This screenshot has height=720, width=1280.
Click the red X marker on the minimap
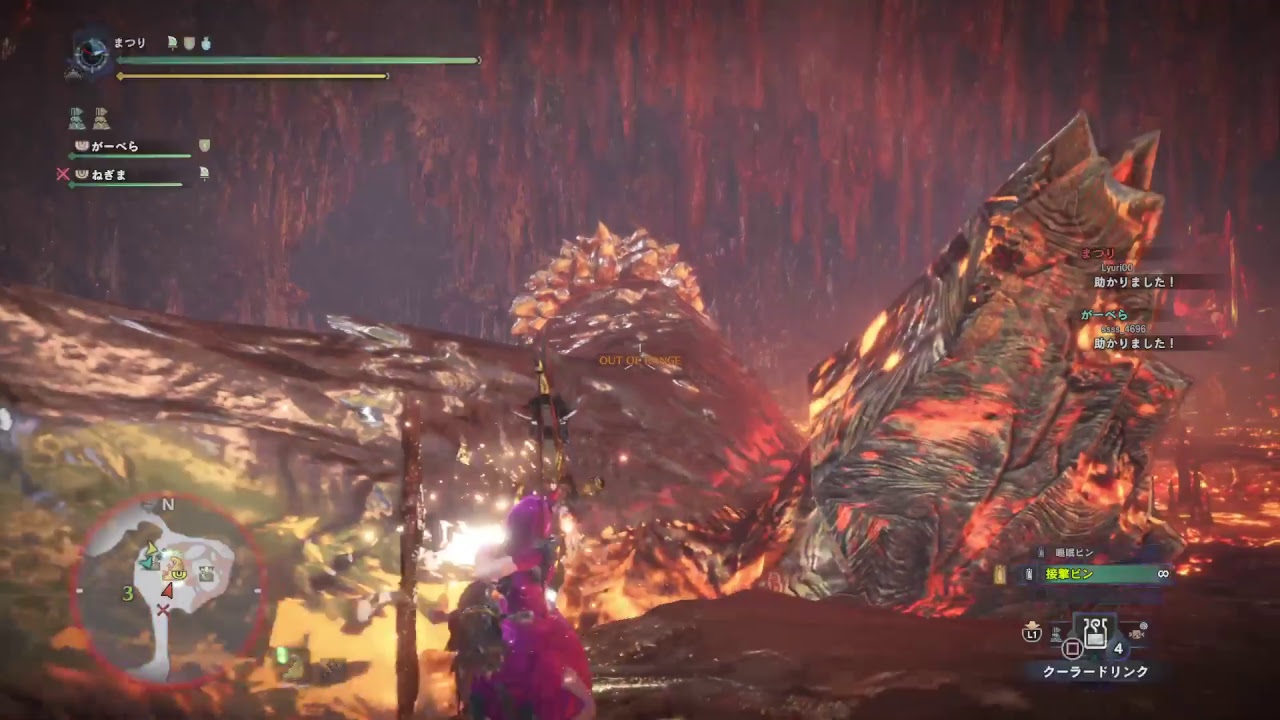(162, 609)
